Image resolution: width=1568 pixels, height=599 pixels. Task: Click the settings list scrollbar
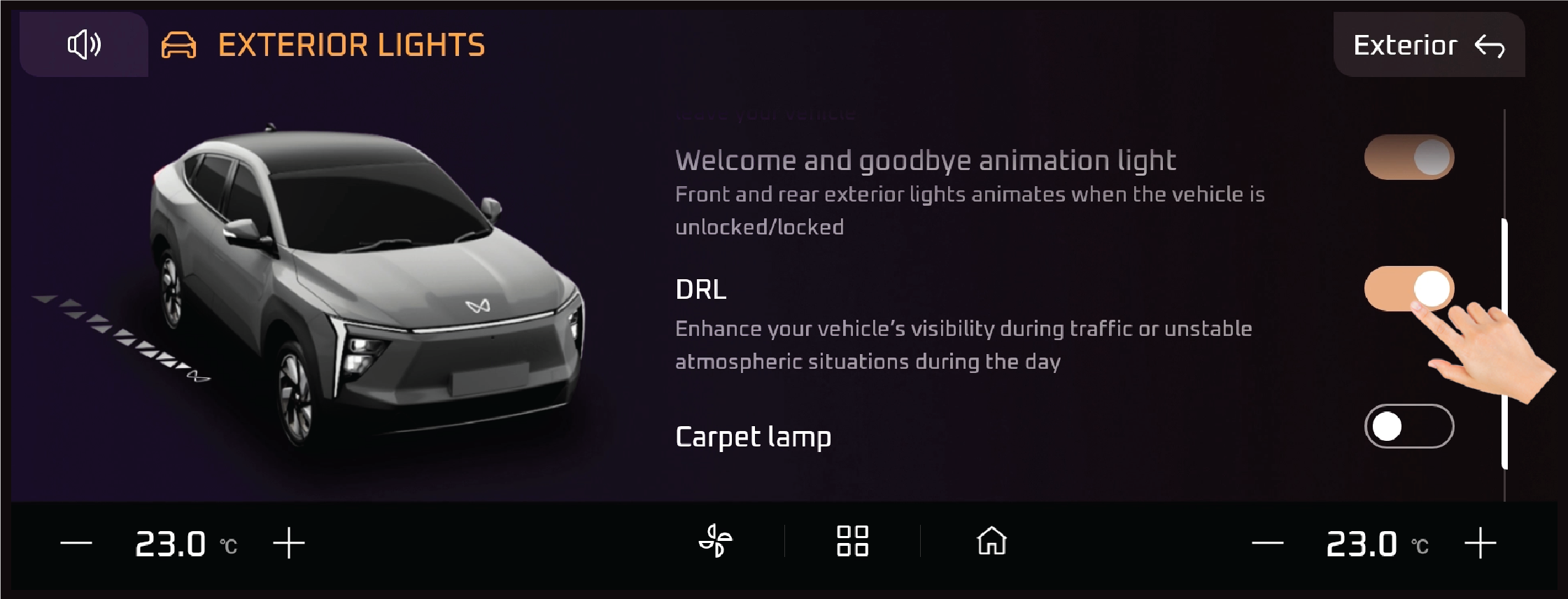click(1504, 343)
